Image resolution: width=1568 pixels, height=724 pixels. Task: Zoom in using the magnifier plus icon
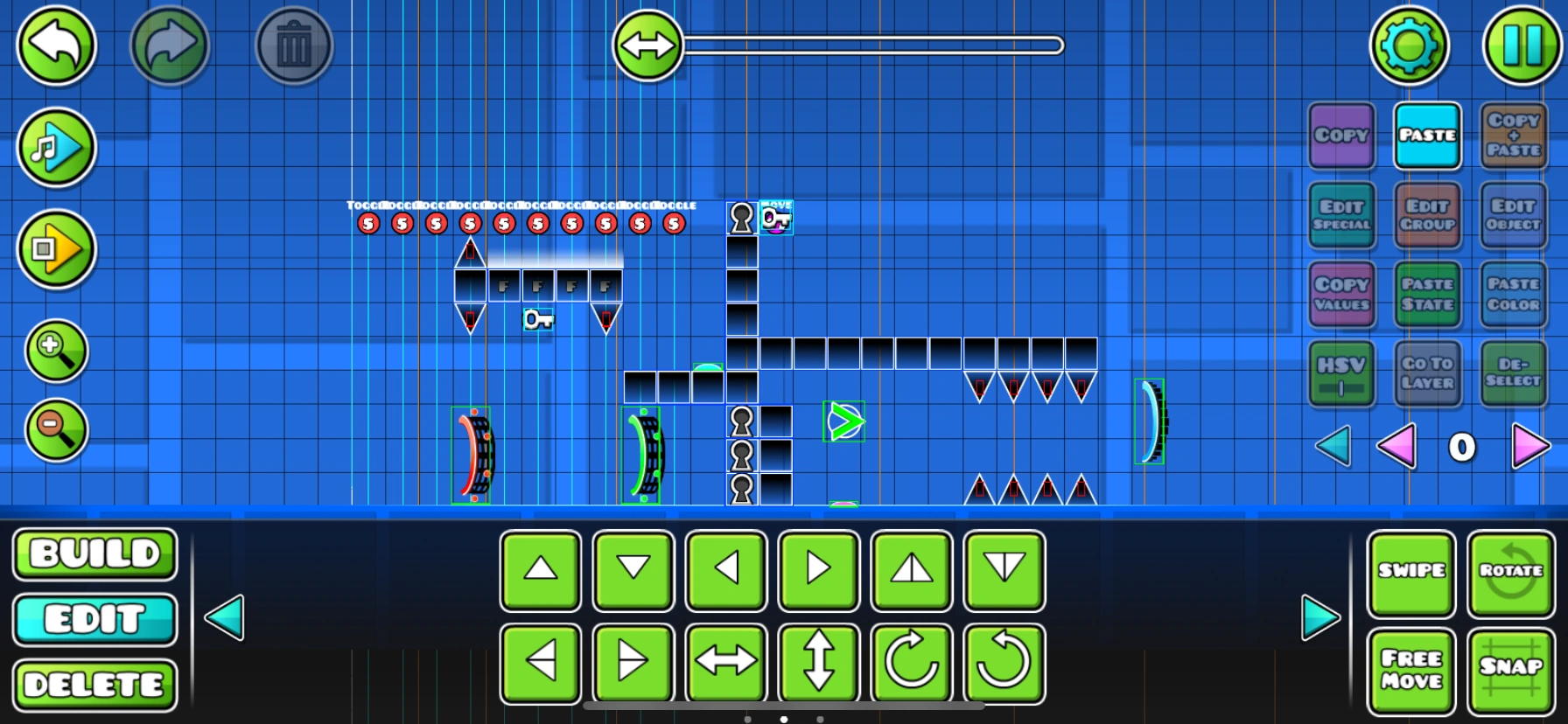click(55, 352)
